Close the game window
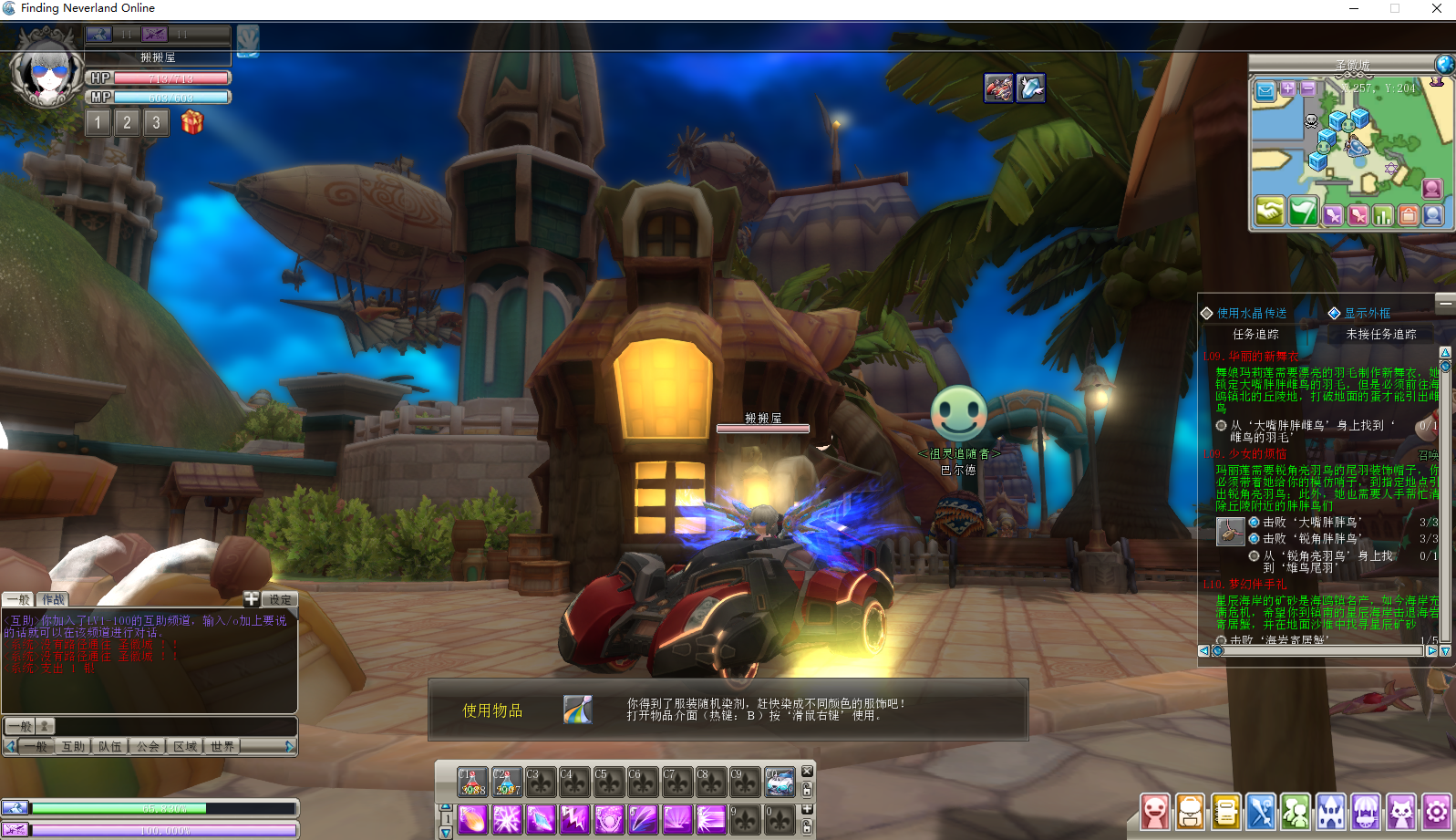Viewport: 1456px width, 840px height. pos(1437,8)
